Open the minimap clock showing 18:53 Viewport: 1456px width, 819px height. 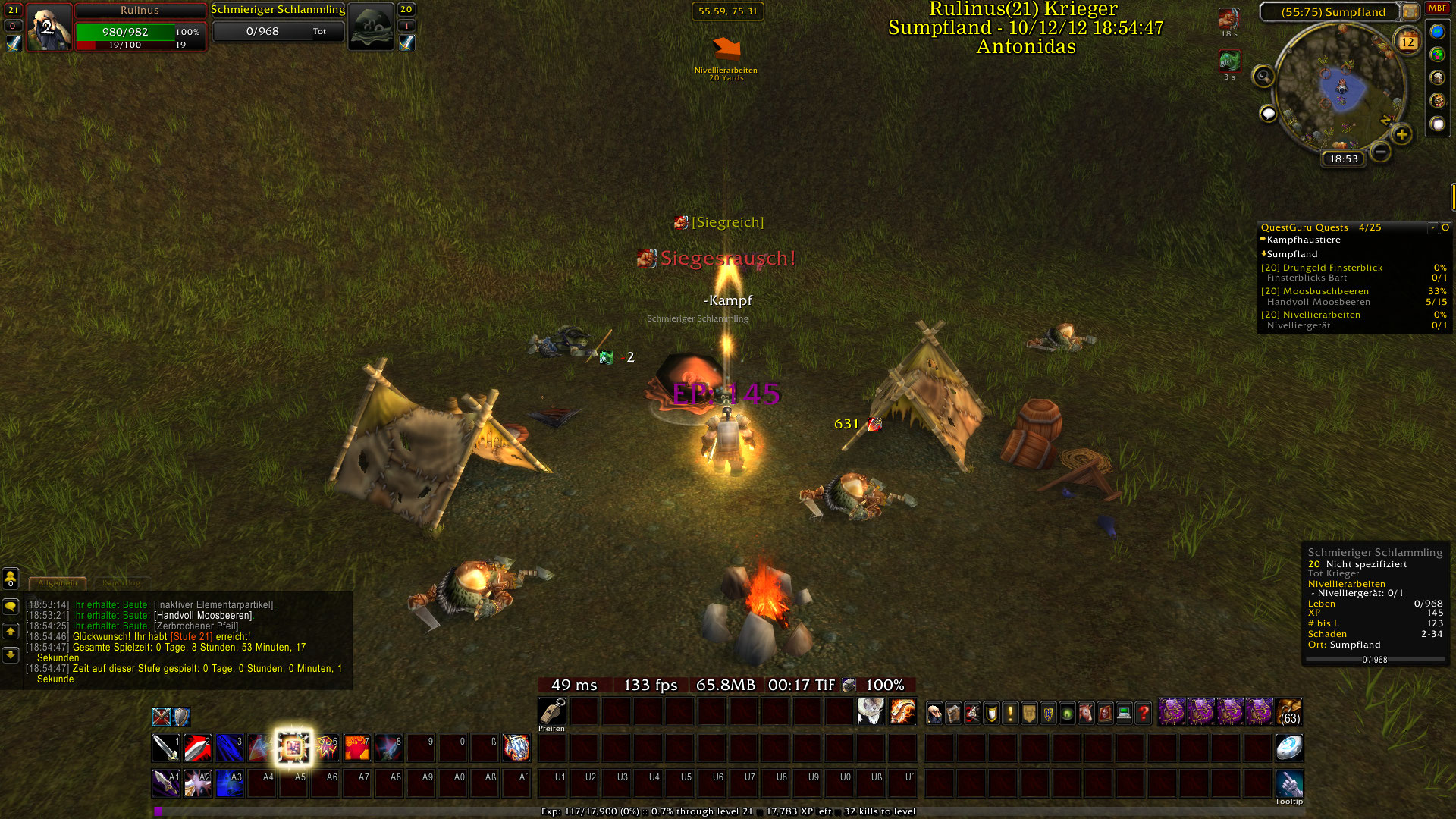[x=1343, y=158]
